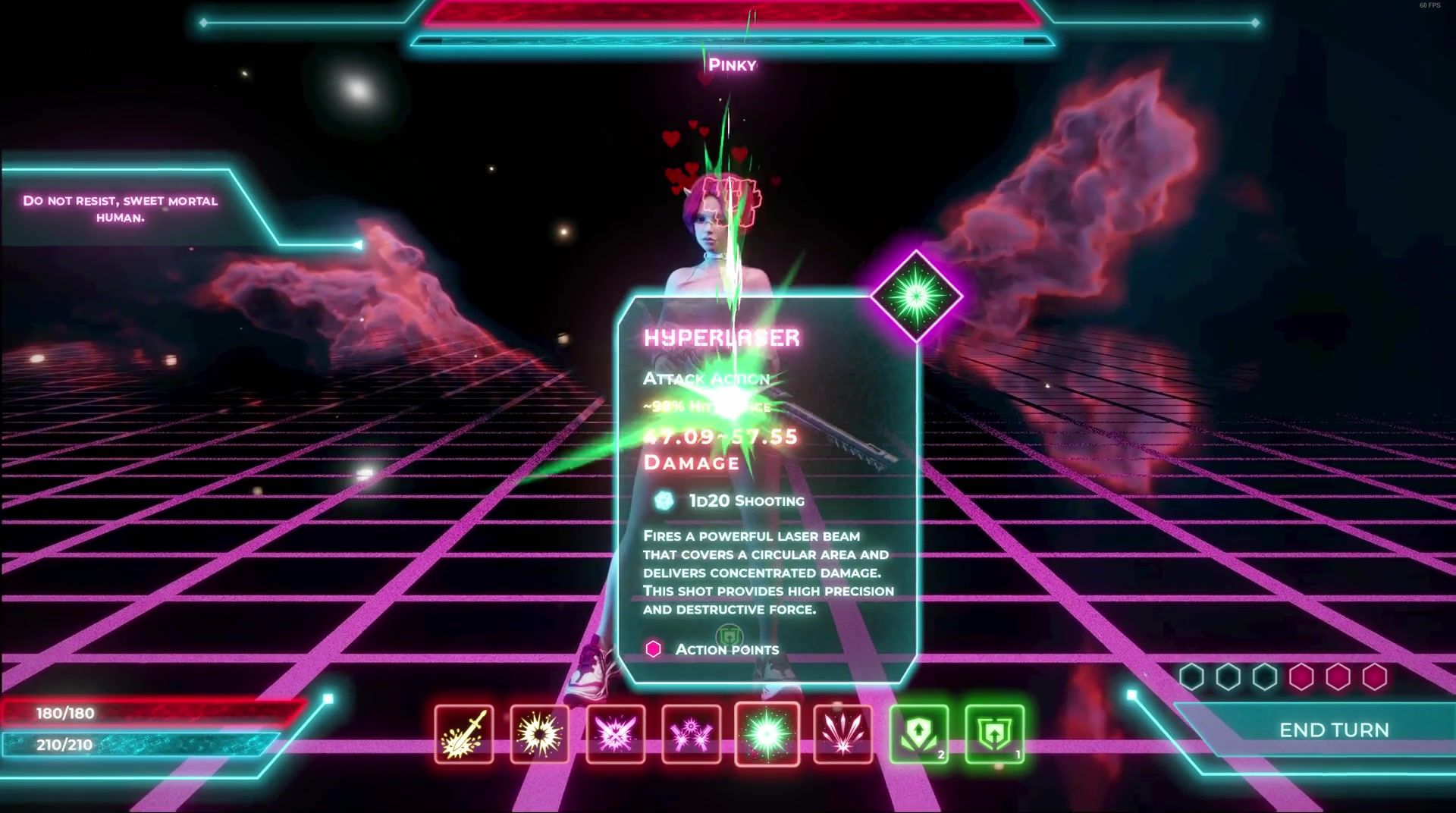The width and height of the screenshot is (1456, 813).
Task: Activate the green shield buff with count 1
Action: [994, 734]
